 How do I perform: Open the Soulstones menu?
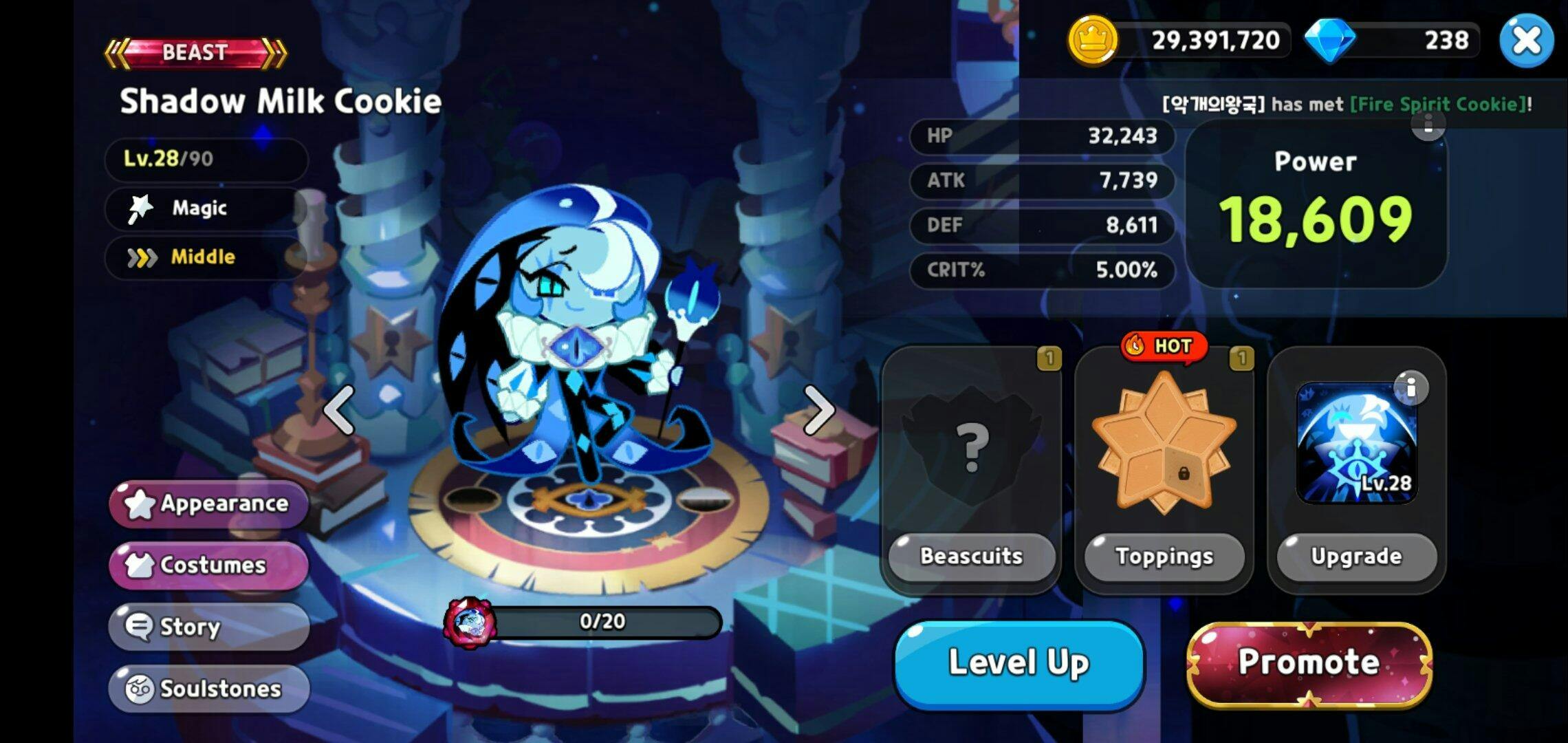(x=208, y=688)
